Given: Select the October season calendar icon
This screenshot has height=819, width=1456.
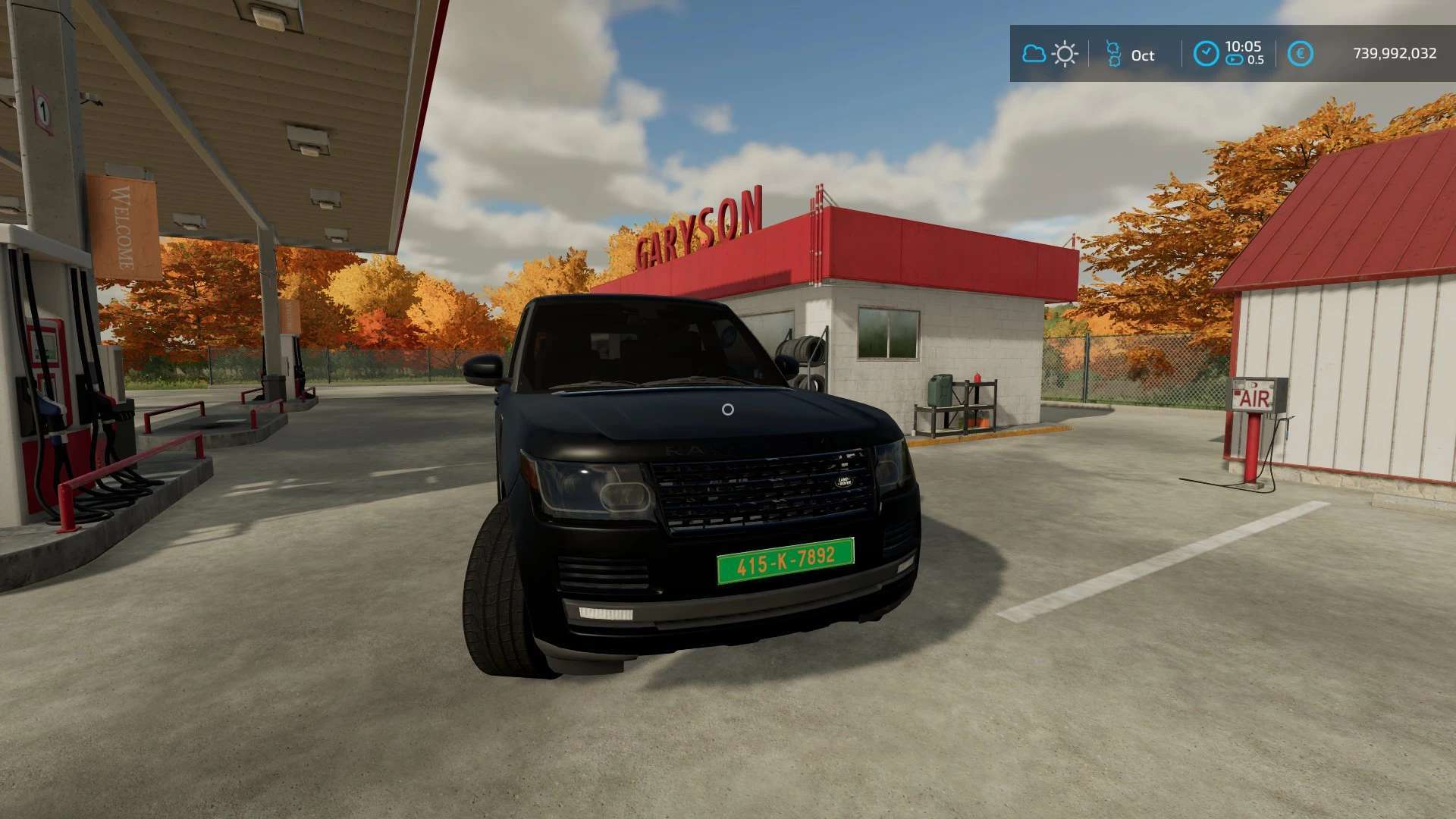Looking at the screenshot, I should point(1113,54).
